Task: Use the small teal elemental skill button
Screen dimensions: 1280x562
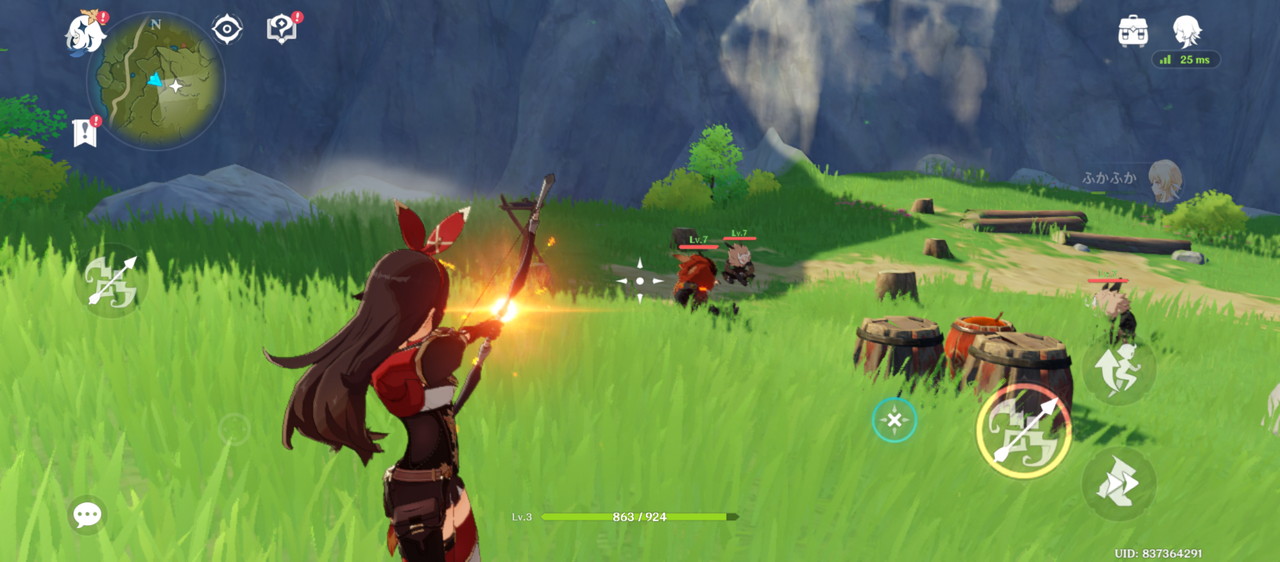Action: [894, 420]
